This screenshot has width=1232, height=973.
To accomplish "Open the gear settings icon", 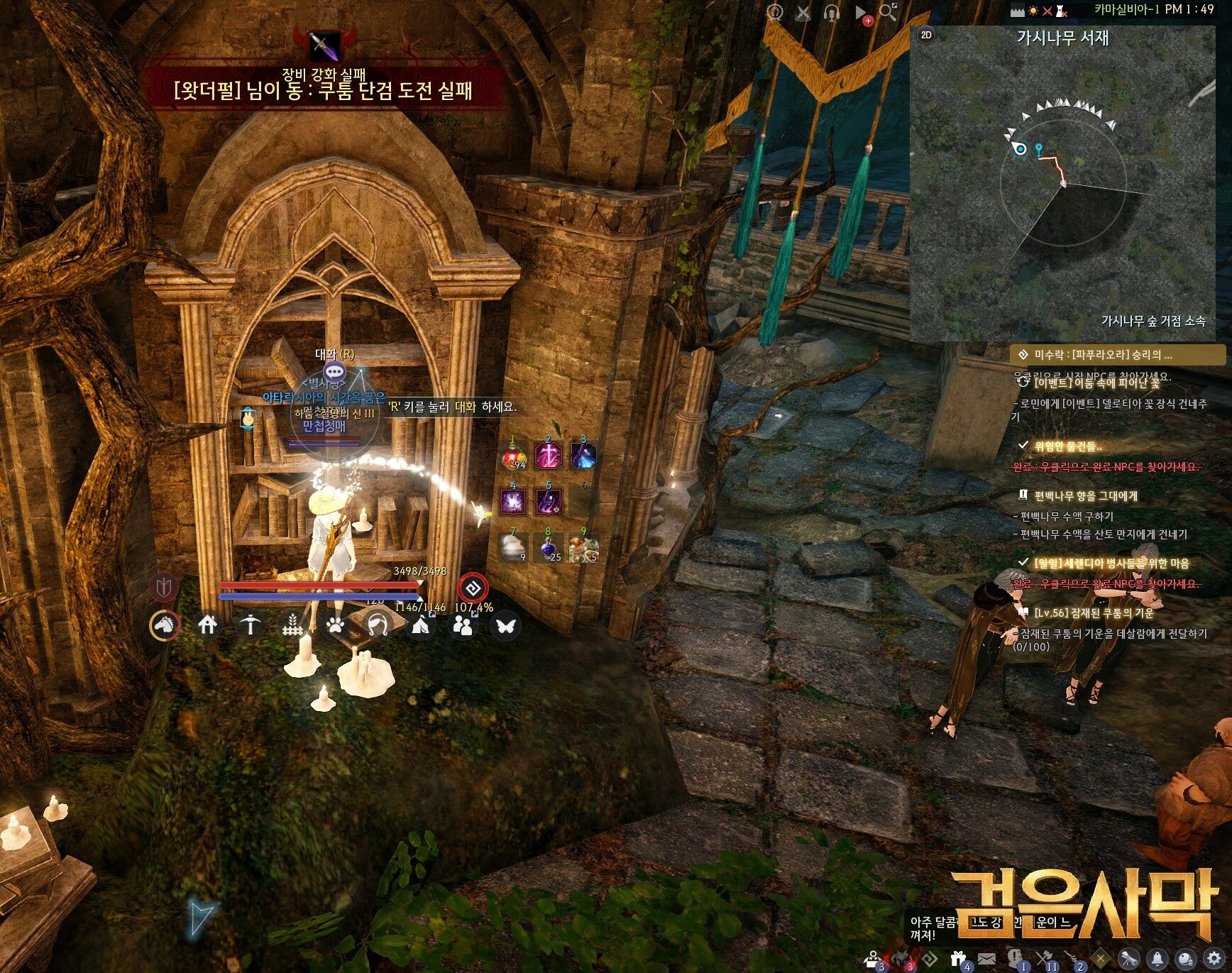I will pos(1214,960).
